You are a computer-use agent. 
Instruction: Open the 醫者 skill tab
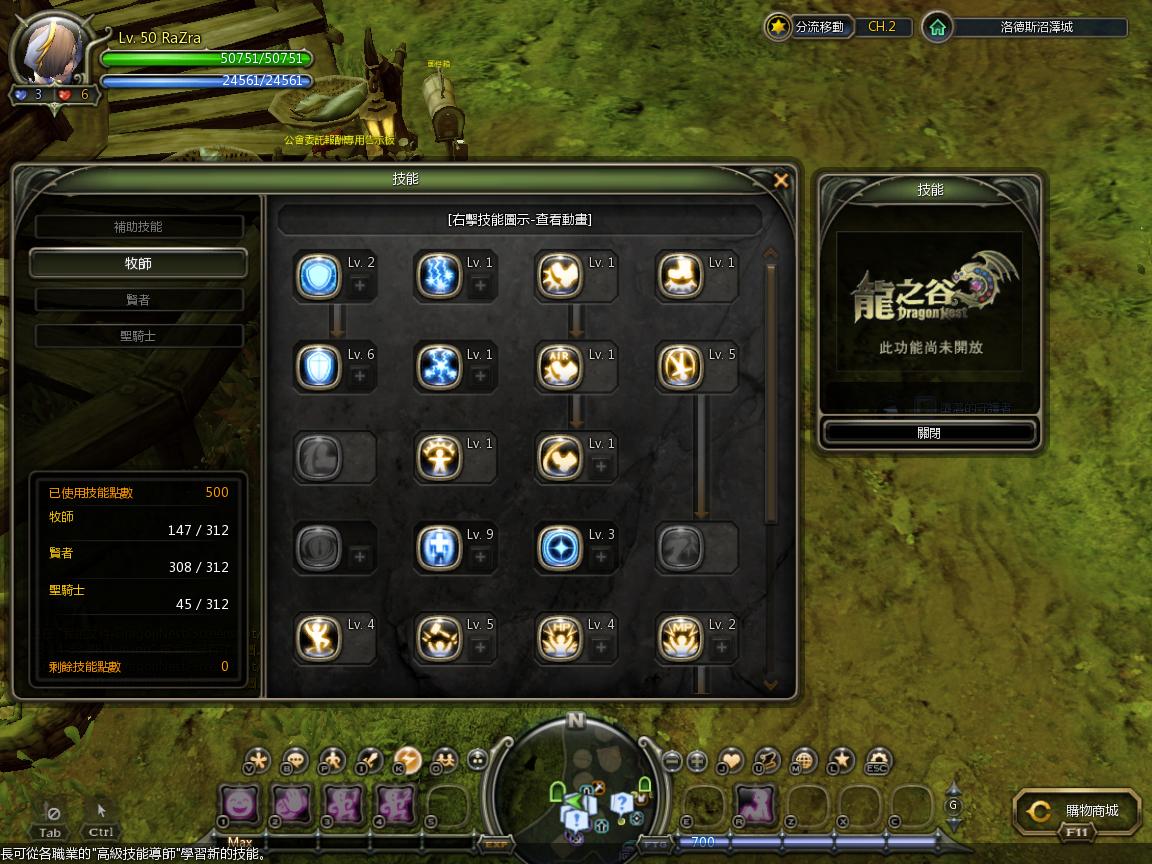[138, 300]
